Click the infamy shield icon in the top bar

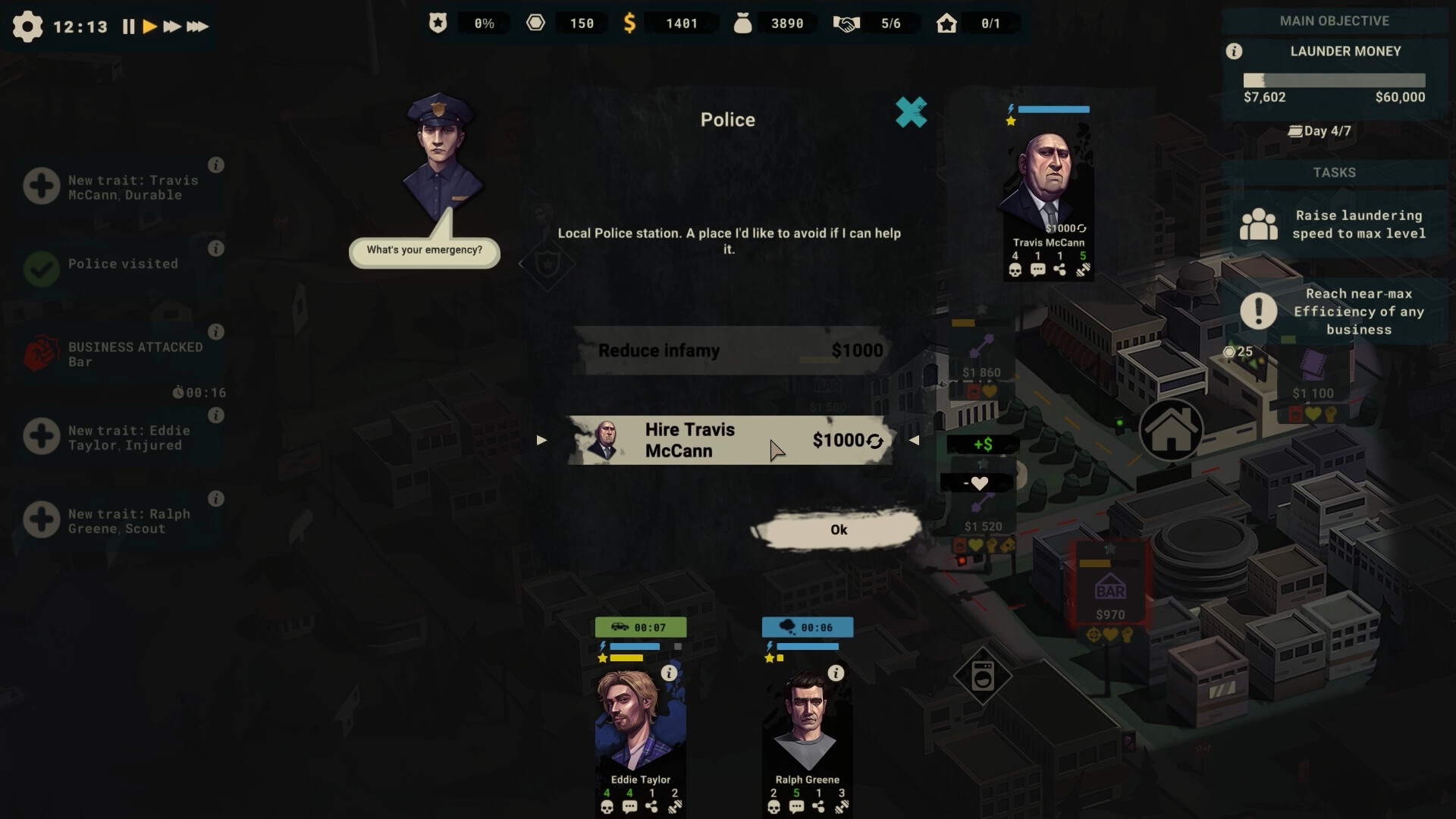438,23
